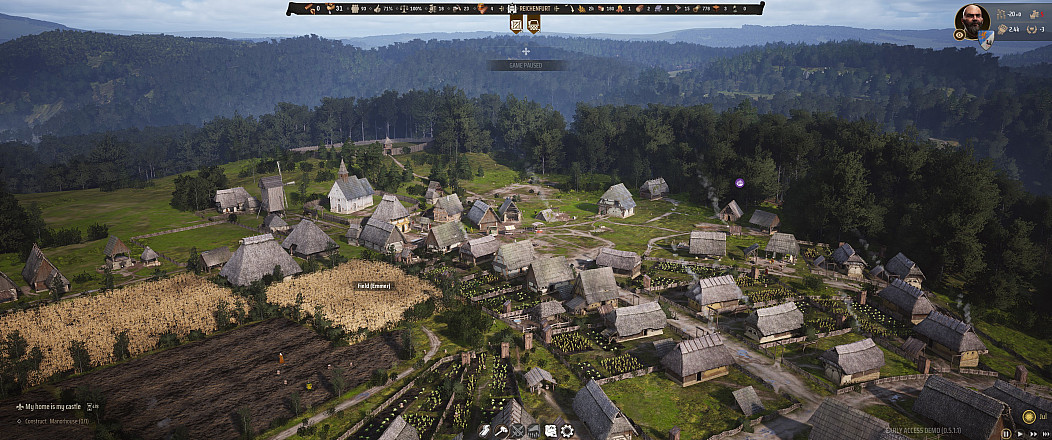Click the lord portrait
This screenshot has height=440, width=1052.
click(x=972, y=19)
